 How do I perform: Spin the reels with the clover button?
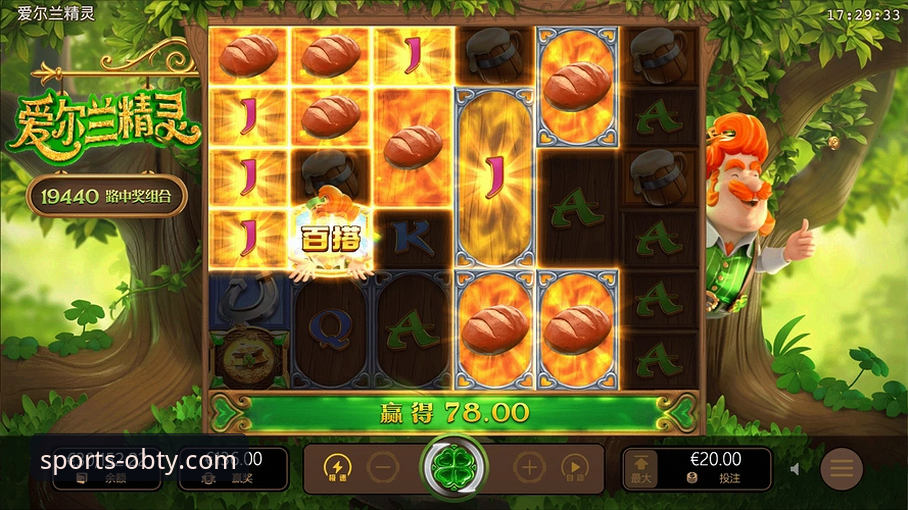453,467
